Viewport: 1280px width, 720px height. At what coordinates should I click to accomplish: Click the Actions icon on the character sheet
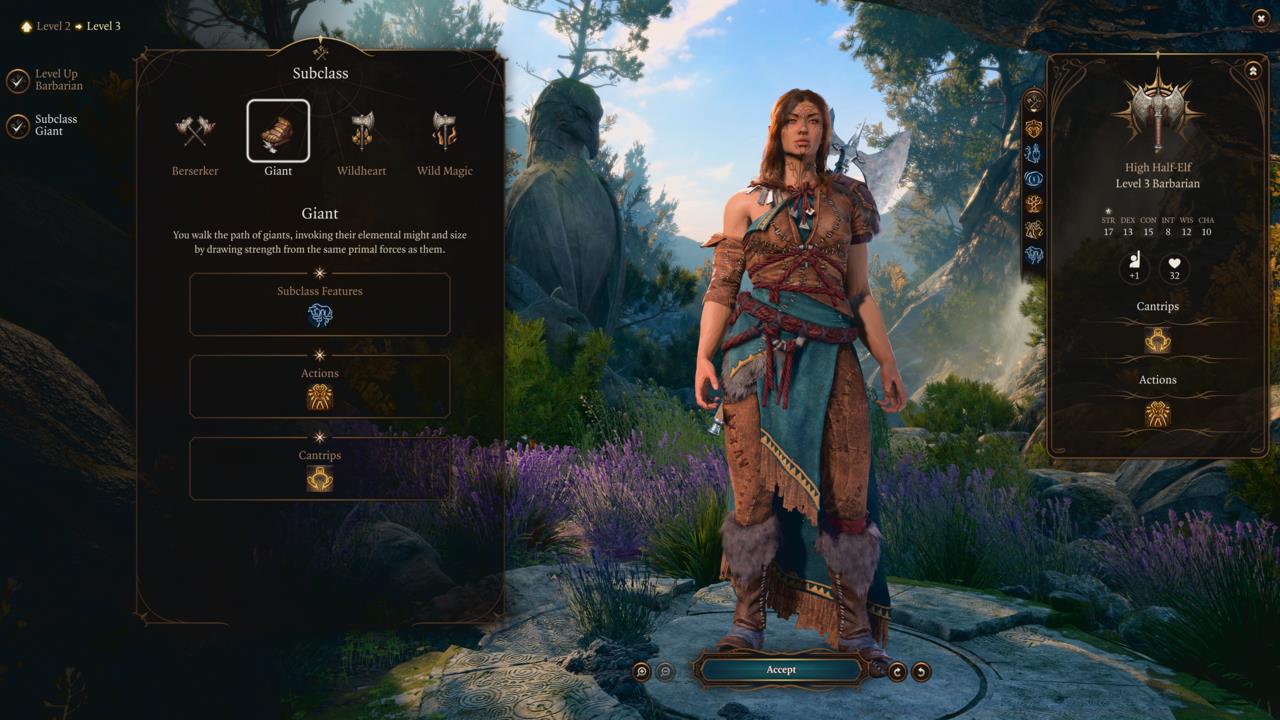tap(1156, 413)
